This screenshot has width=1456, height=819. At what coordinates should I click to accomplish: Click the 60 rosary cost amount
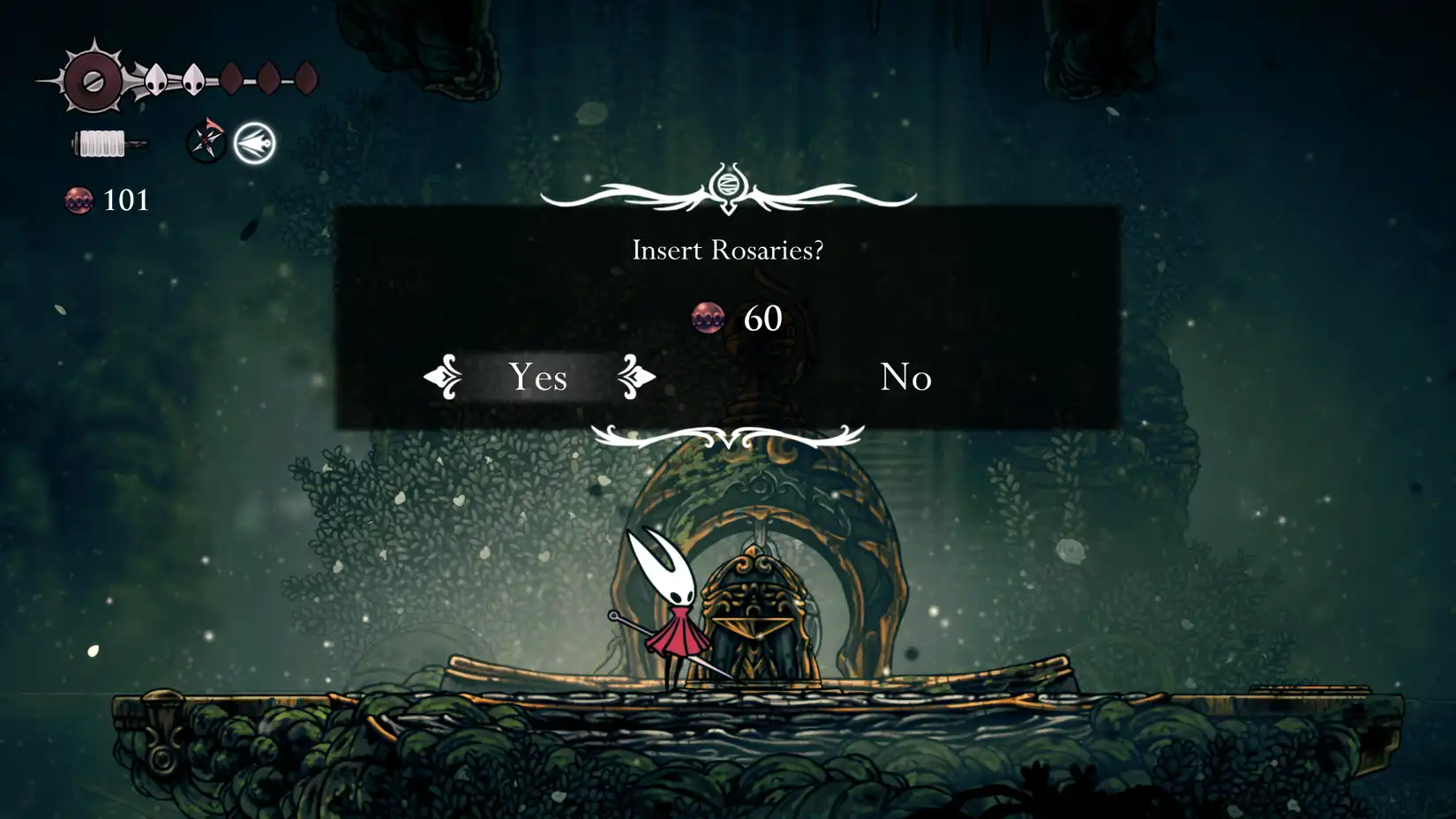click(x=764, y=316)
